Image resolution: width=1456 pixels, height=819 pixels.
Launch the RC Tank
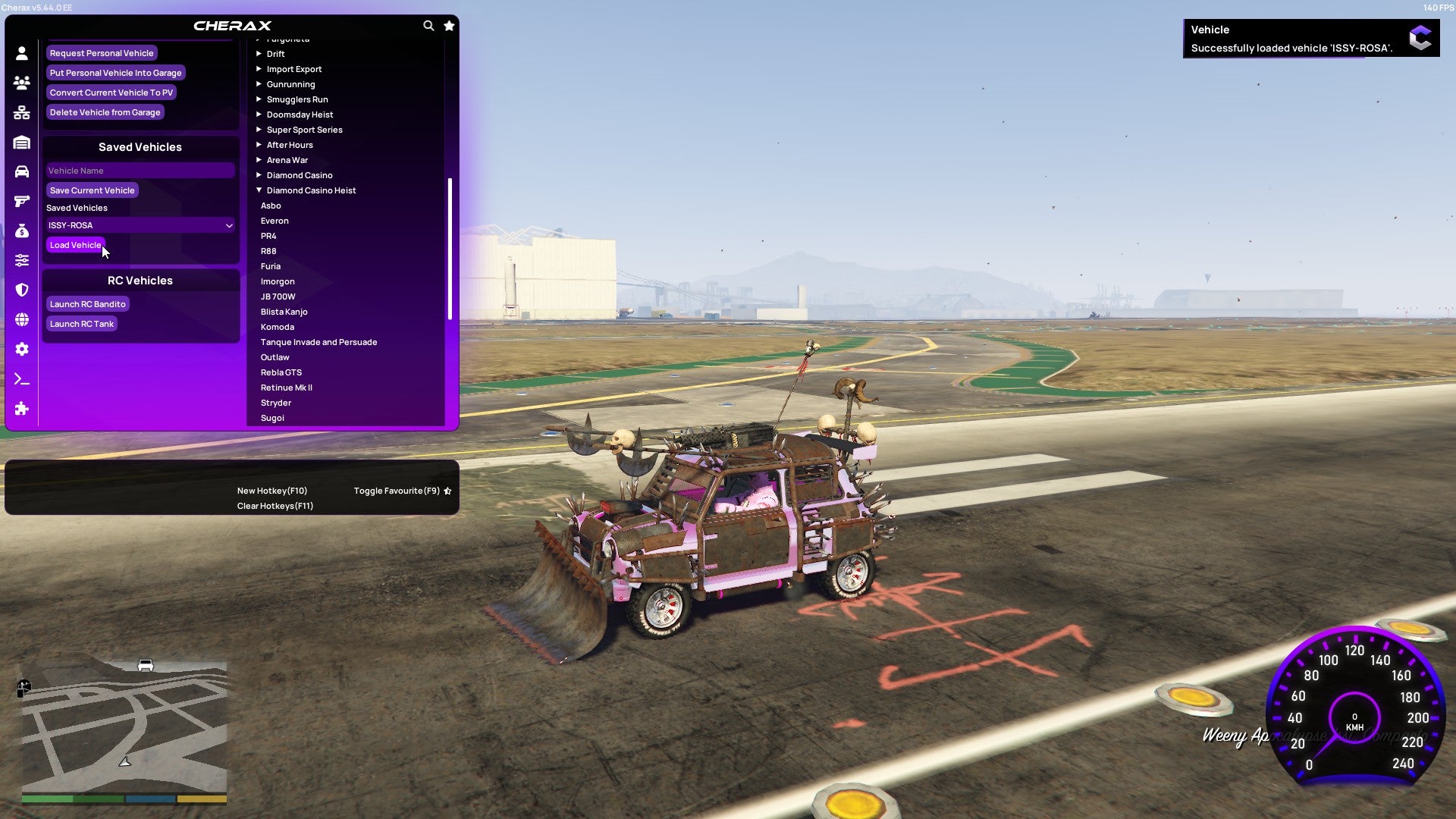point(81,324)
